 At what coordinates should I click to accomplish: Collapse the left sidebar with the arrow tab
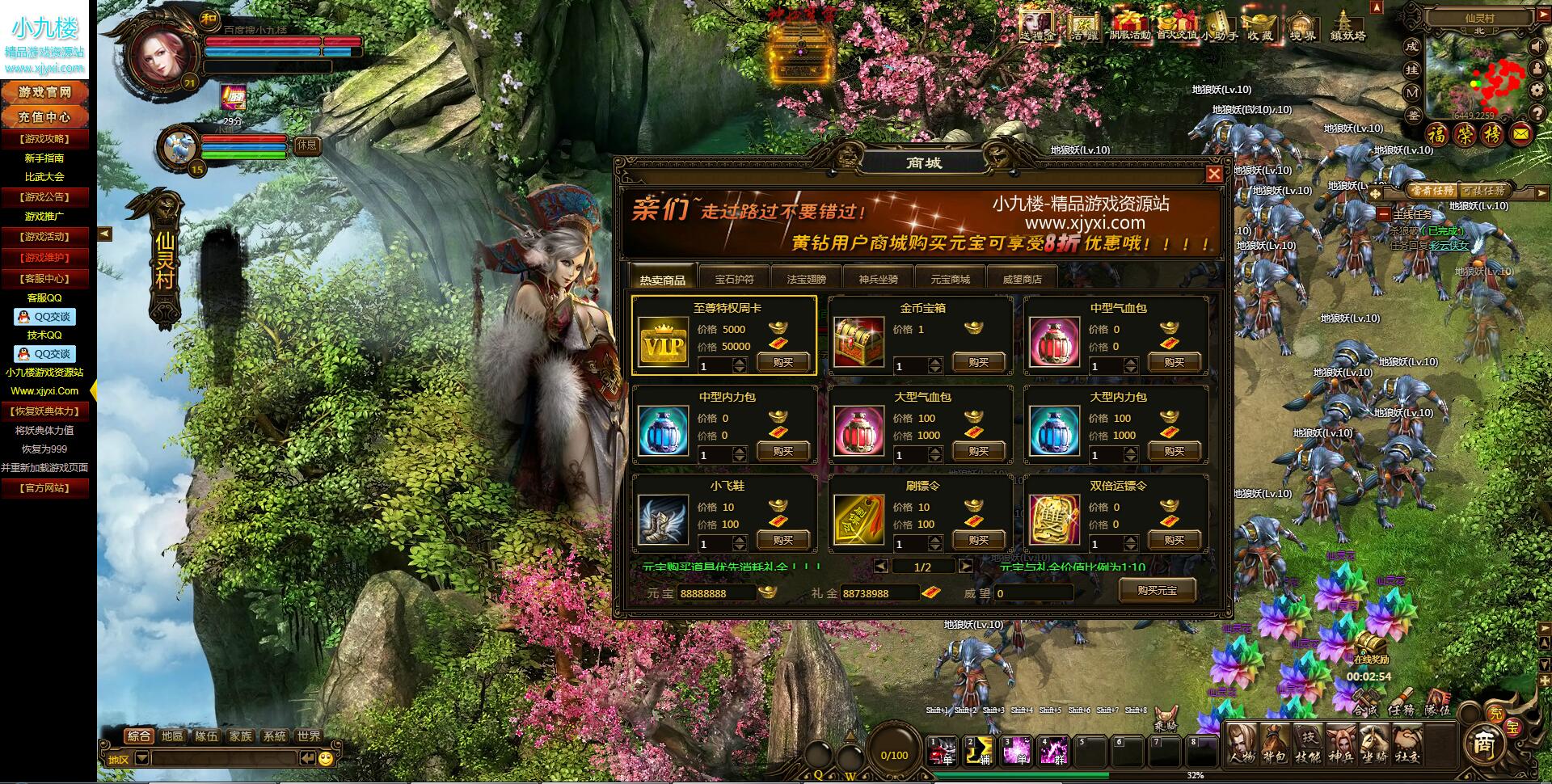coord(104,234)
